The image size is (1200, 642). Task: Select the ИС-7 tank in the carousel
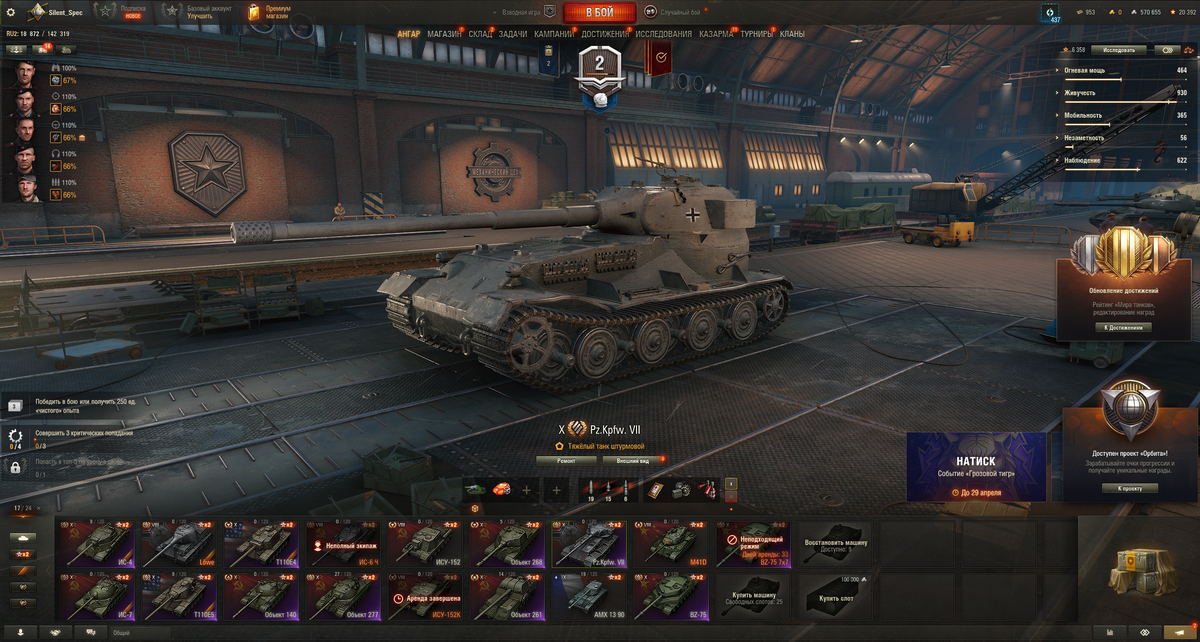pos(96,596)
